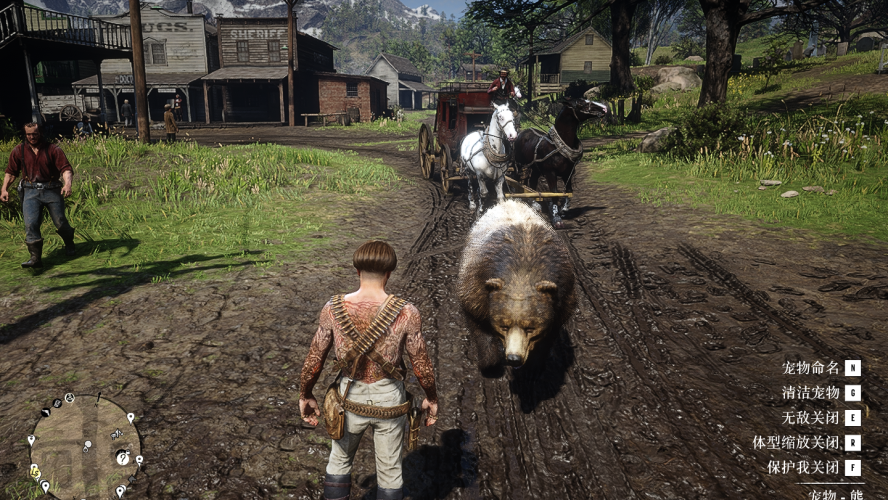
Task: Open the circular minimap
Action: tap(83, 446)
